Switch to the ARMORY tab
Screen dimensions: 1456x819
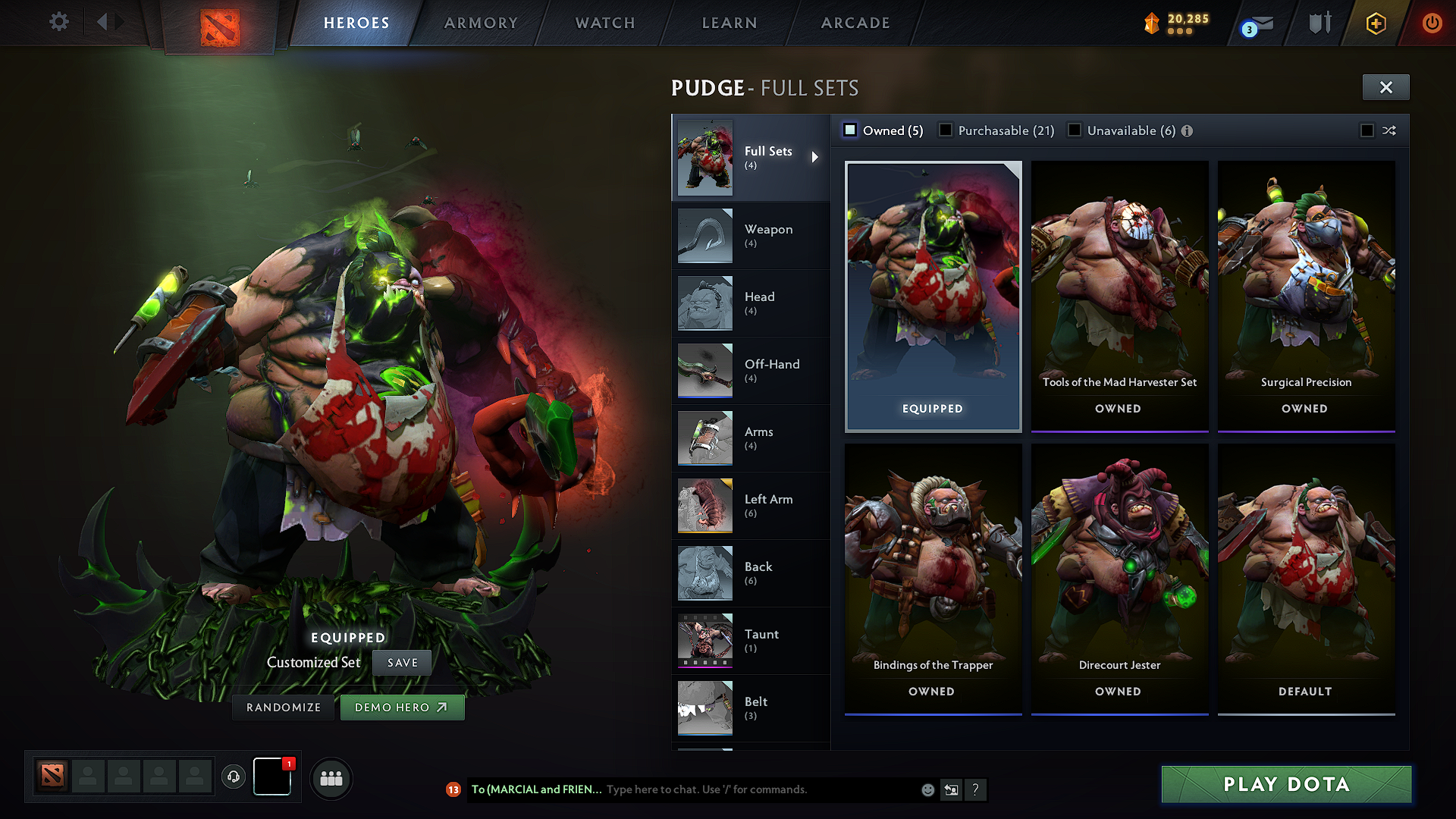(x=481, y=23)
